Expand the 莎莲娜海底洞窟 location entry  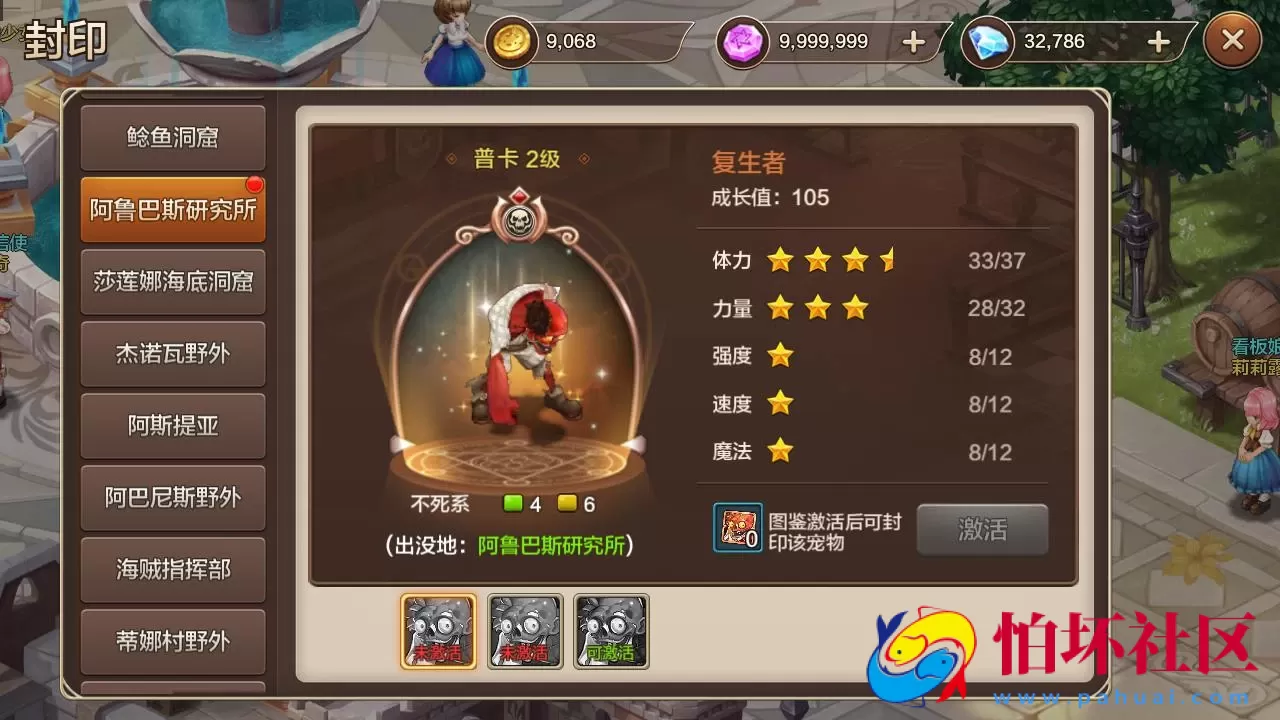pyautogui.click(x=172, y=283)
